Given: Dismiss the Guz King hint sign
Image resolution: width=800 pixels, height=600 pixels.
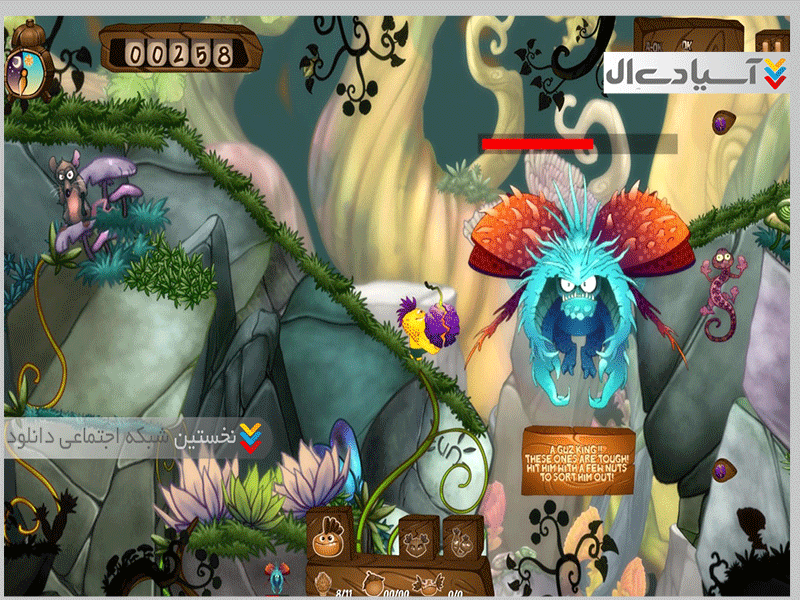Looking at the screenshot, I should click(579, 460).
